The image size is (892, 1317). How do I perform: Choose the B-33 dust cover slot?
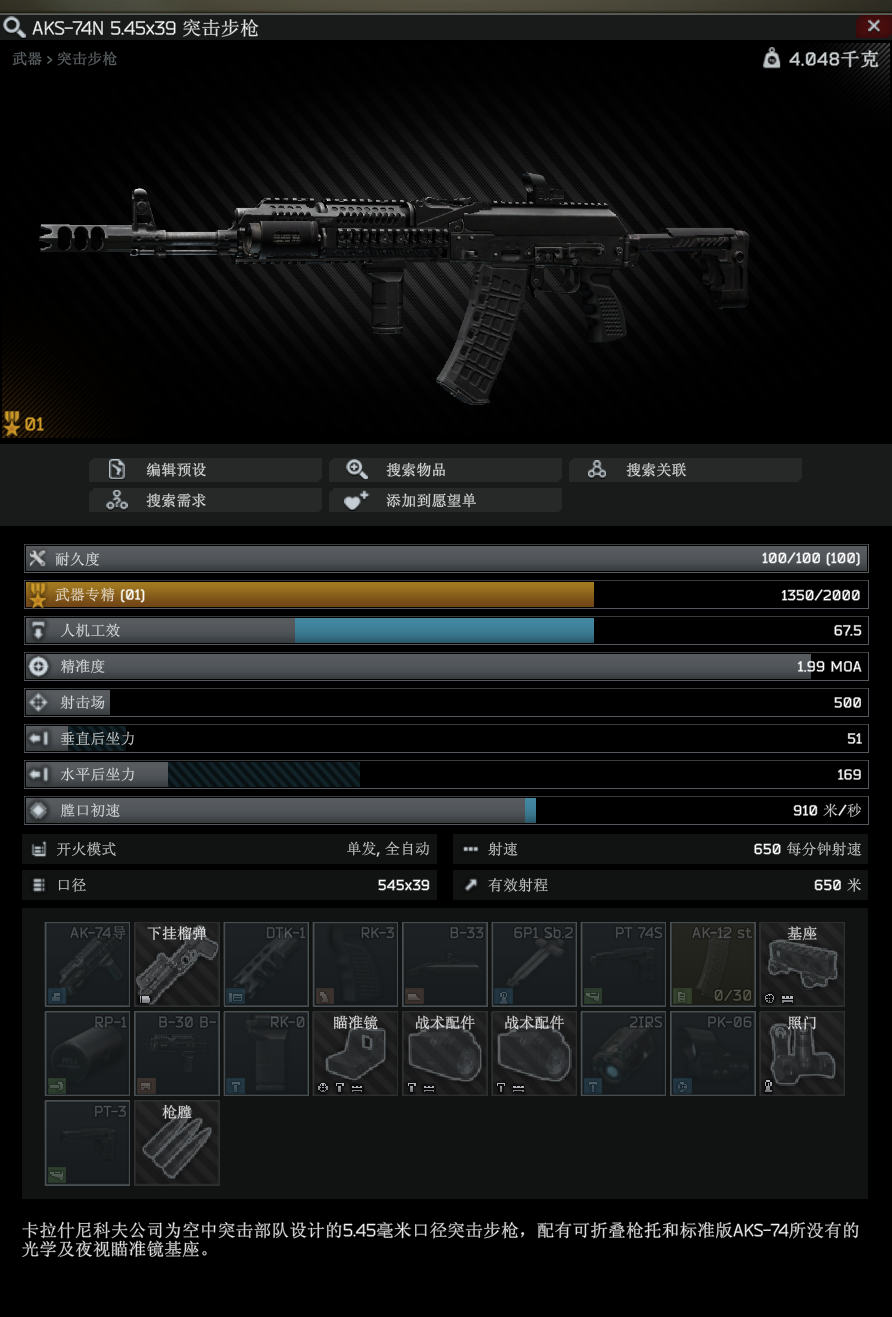click(445, 964)
